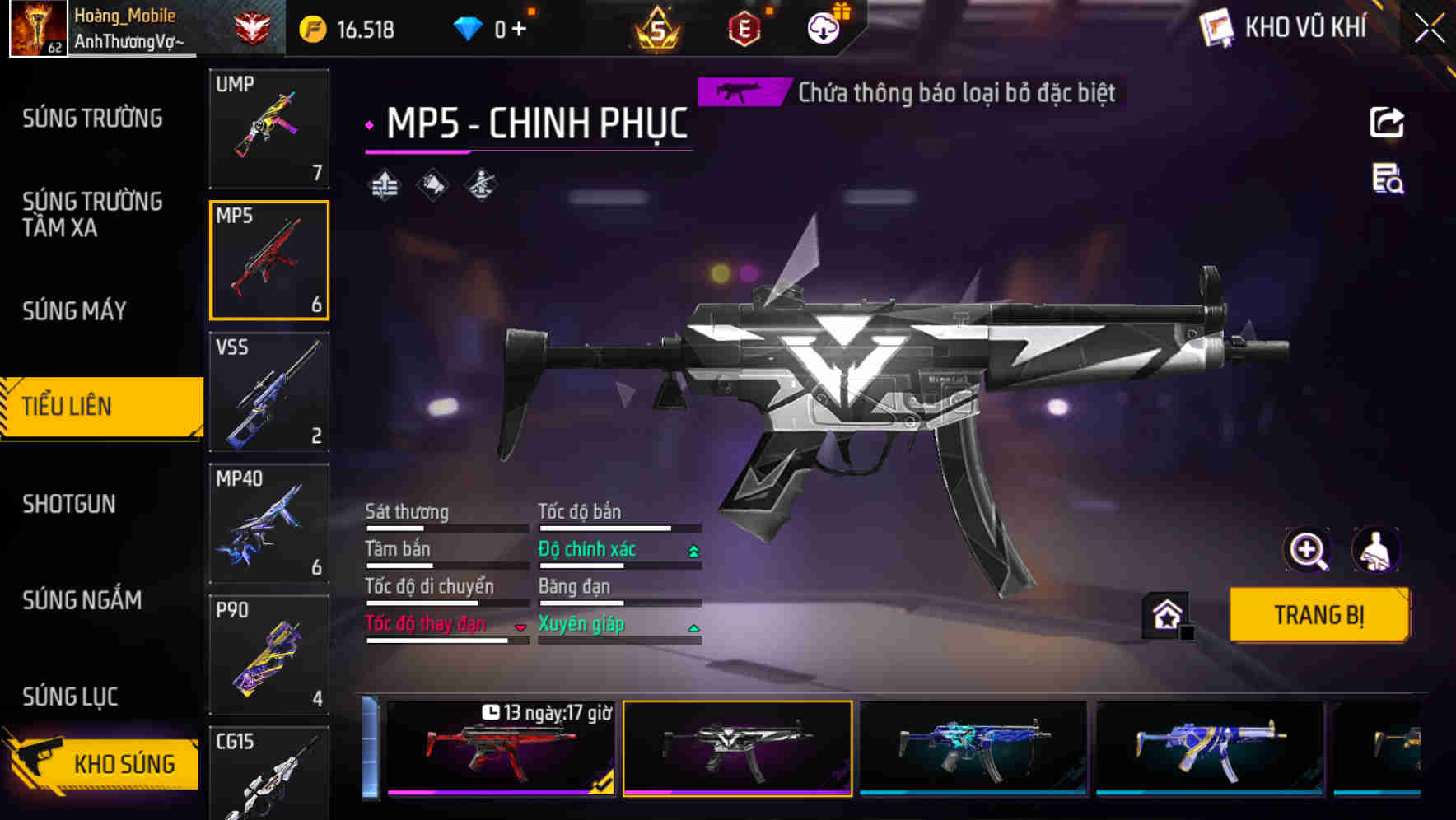The width and height of the screenshot is (1456, 820).
Task: Show the SÚNG NGẮM category
Action: [82, 600]
